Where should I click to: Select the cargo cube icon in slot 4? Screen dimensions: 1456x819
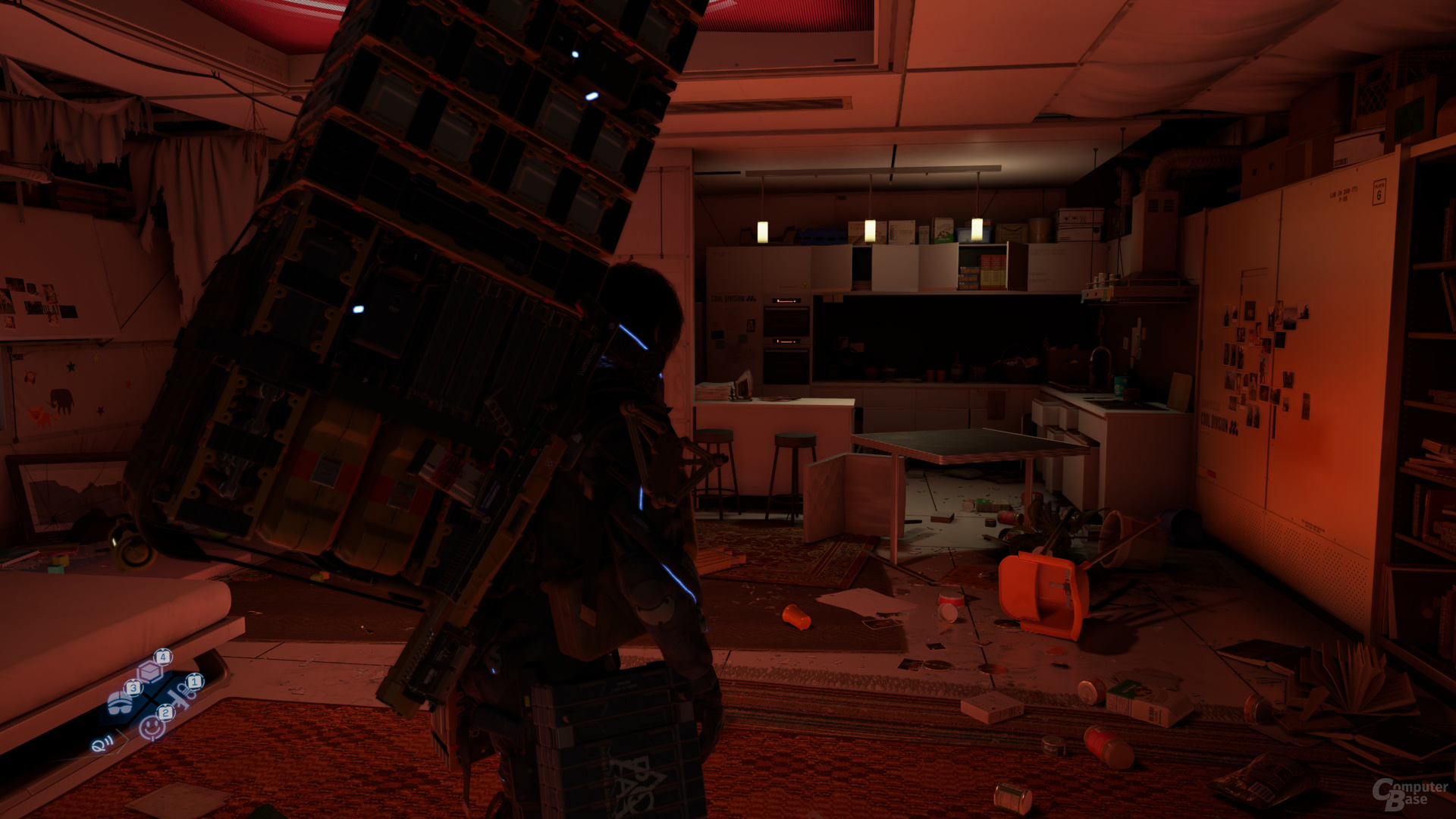click(150, 671)
